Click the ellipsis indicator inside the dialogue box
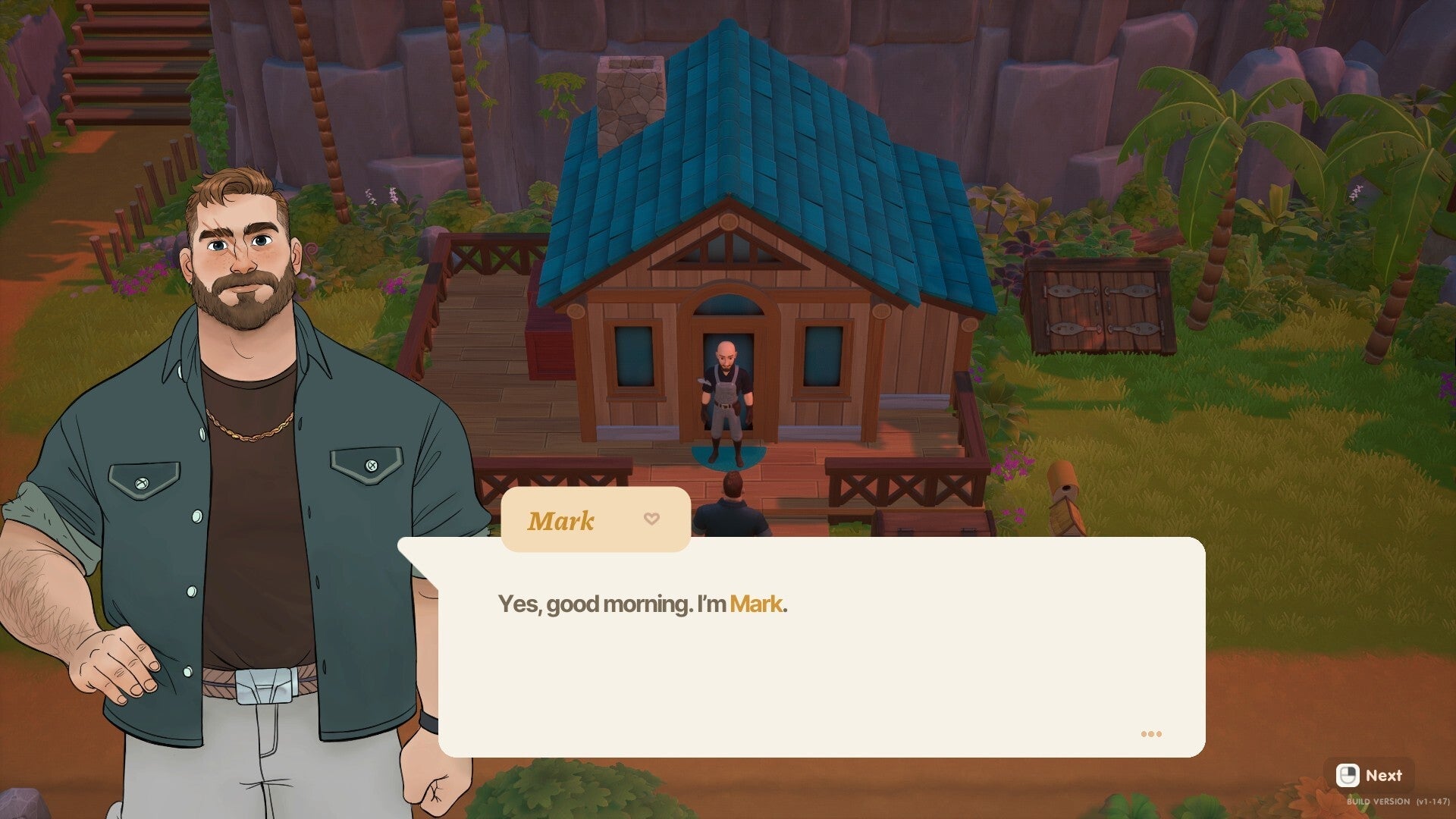Image resolution: width=1456 pixels, height=819 pixels. coord(1151,733)
